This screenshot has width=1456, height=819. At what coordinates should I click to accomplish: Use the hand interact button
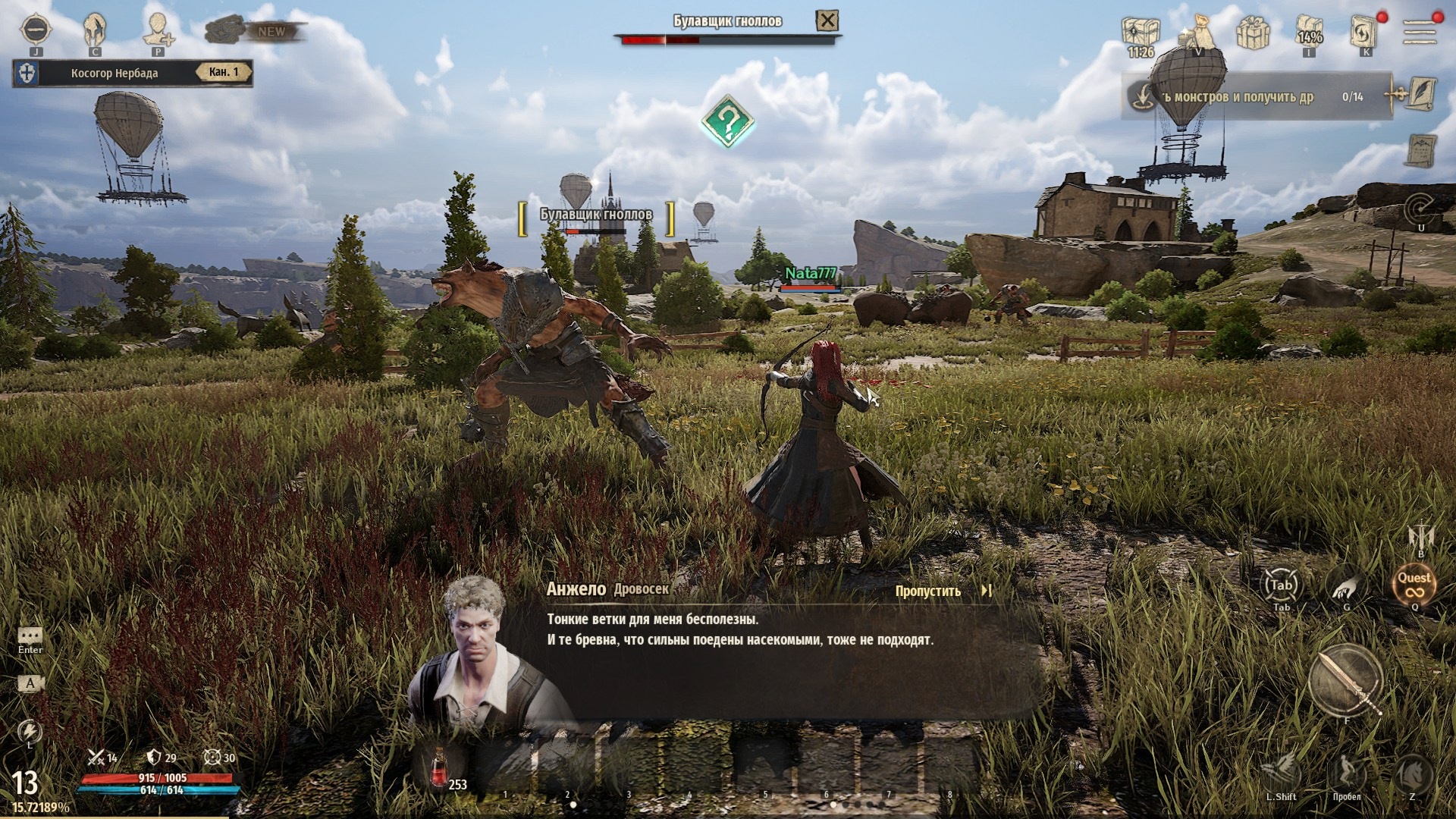coord(1347,585)
